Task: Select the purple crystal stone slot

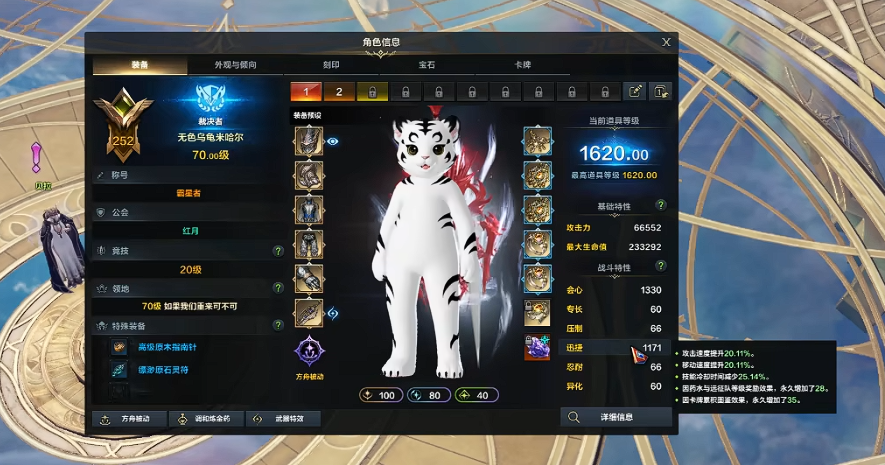Action: click(538, 347)
